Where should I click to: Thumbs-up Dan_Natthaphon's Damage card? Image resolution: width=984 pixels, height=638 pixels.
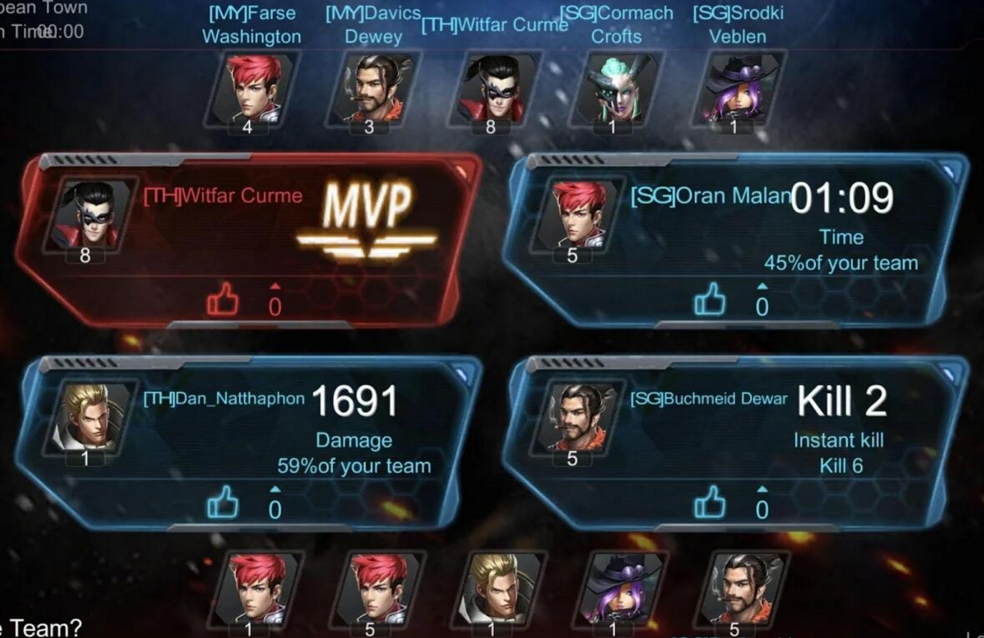click(x=222, y=502)
